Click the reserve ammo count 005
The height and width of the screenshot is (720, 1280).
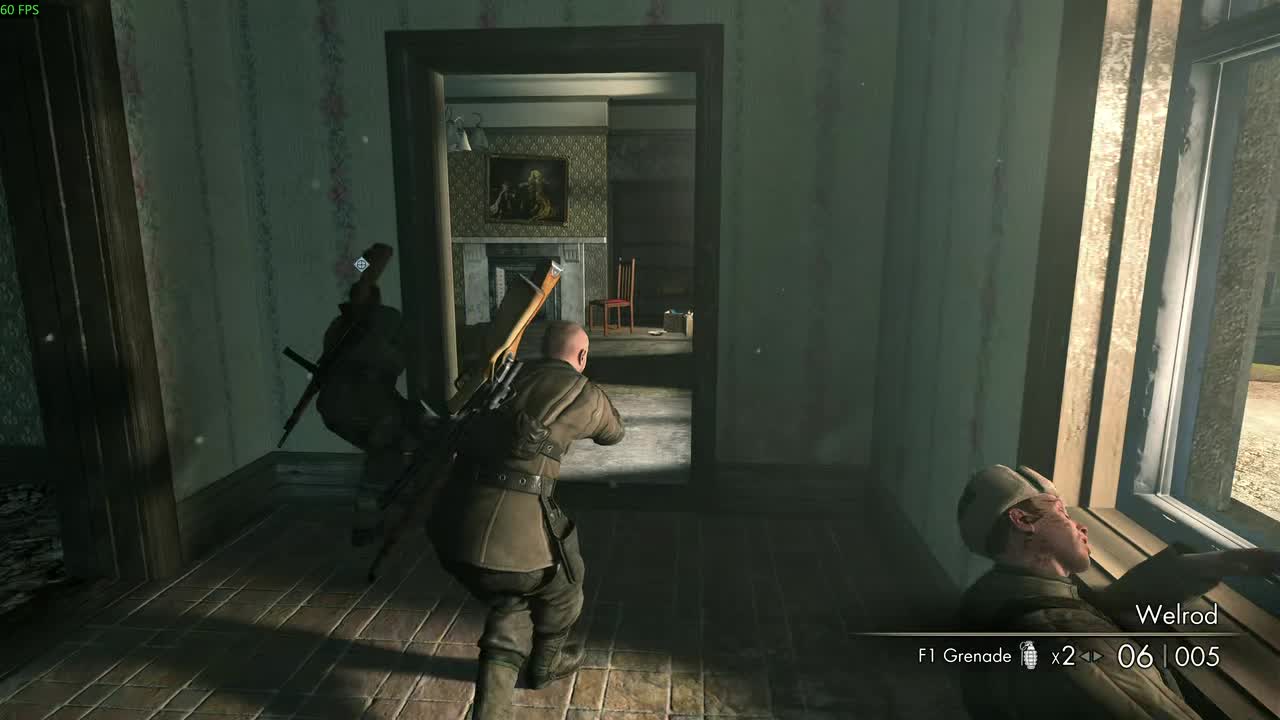pos(1195,655)
